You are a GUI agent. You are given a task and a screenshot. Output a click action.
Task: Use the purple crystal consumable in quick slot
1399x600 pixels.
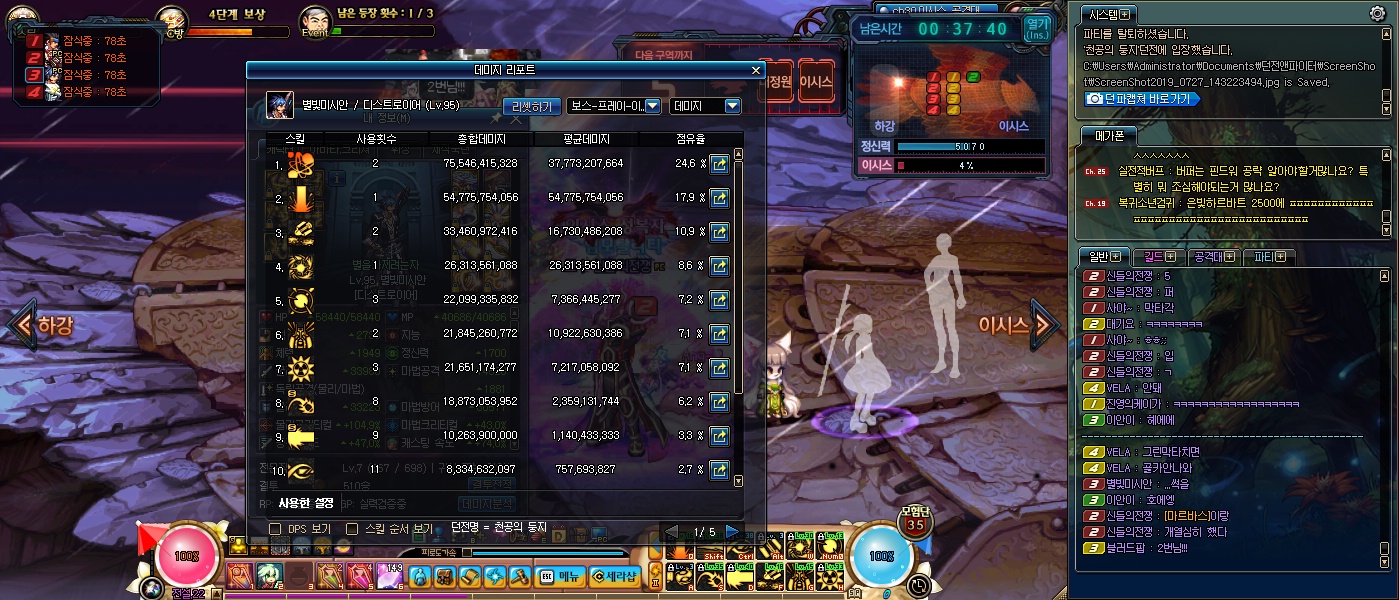389,577
